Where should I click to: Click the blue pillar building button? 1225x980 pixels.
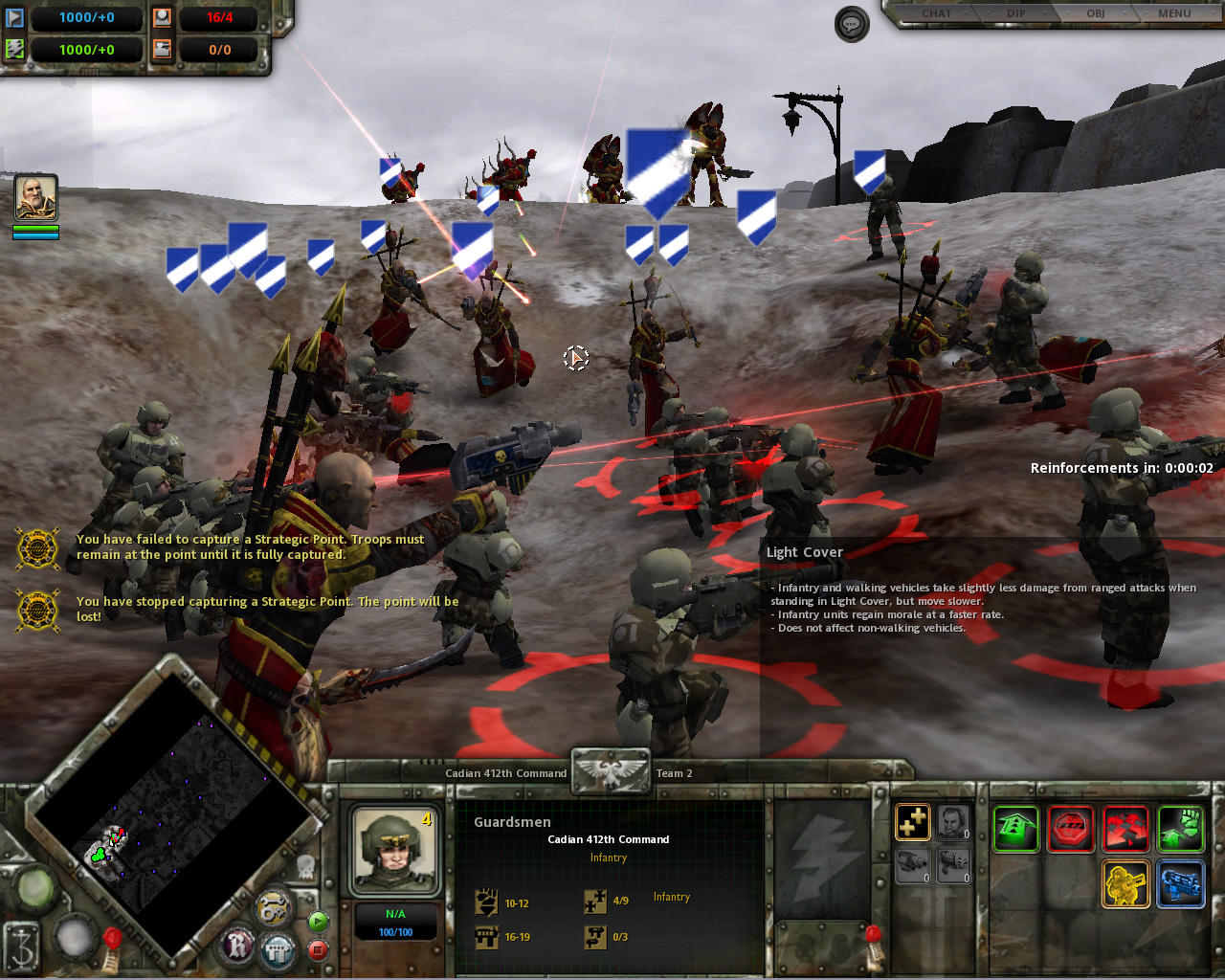coord(278,951)
